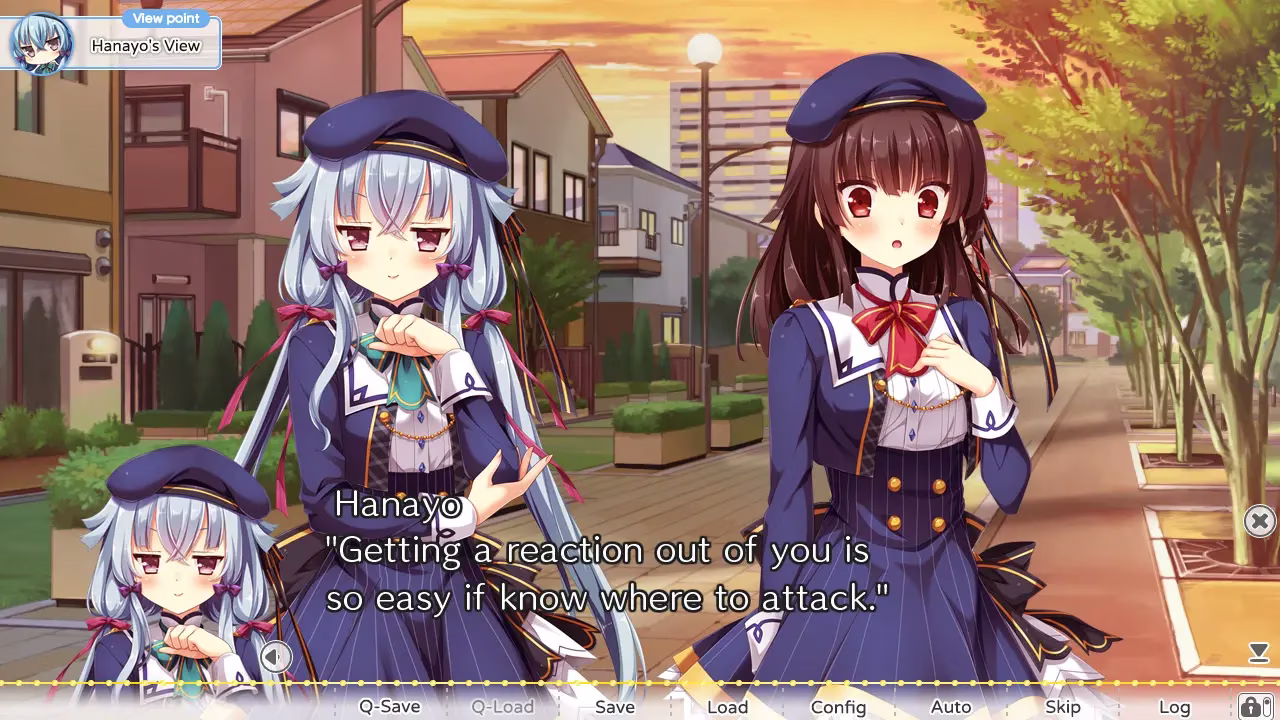1280x720 pixels.
Task: Click the Hanayo's View point panel
Action: click(x=111, y=44)
